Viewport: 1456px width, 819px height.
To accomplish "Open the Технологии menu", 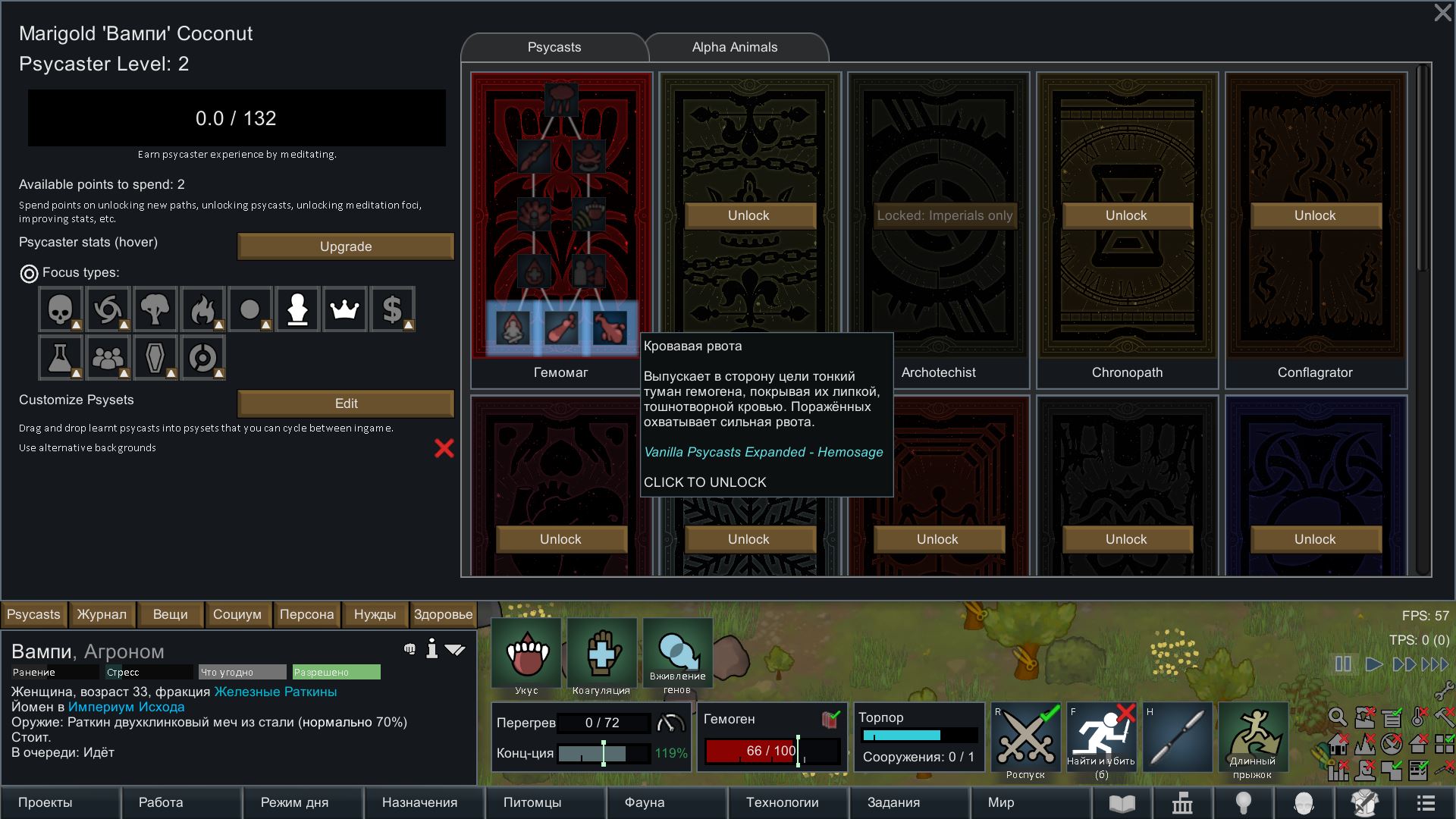I will pos(782,802).
